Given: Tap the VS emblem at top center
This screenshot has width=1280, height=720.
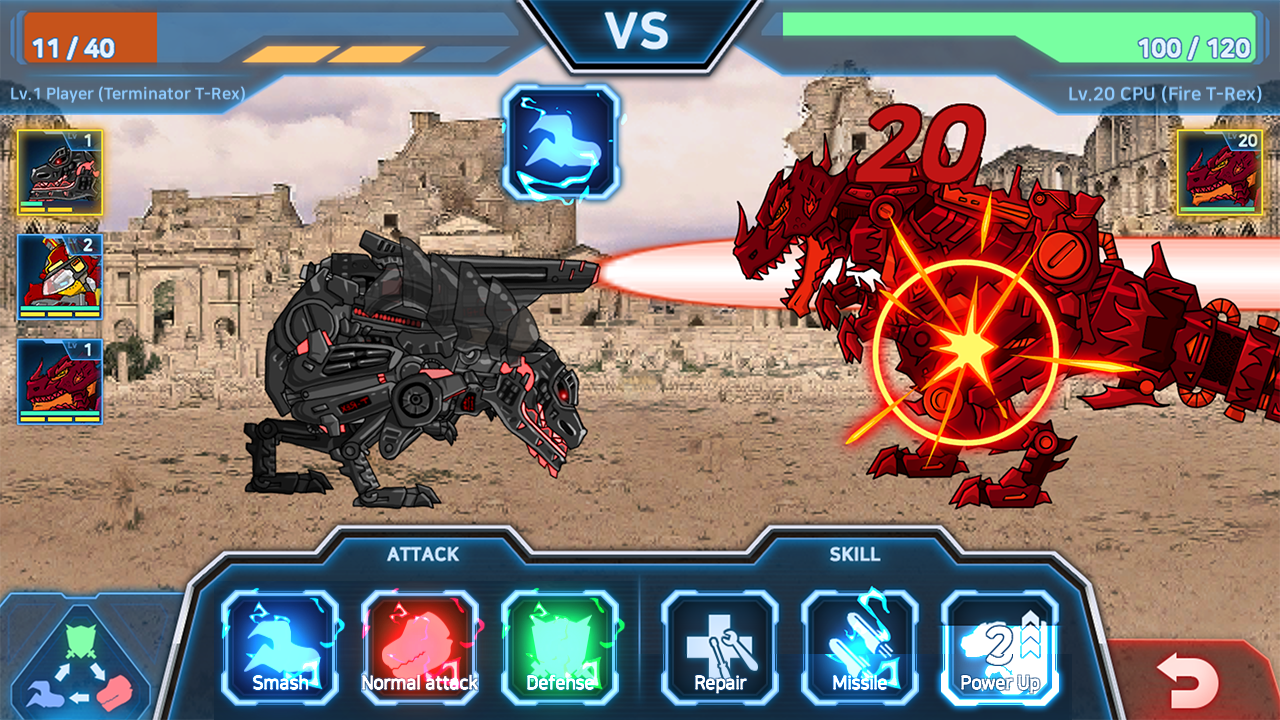Looking at the screenshot, I should click(x=640, y=30).
